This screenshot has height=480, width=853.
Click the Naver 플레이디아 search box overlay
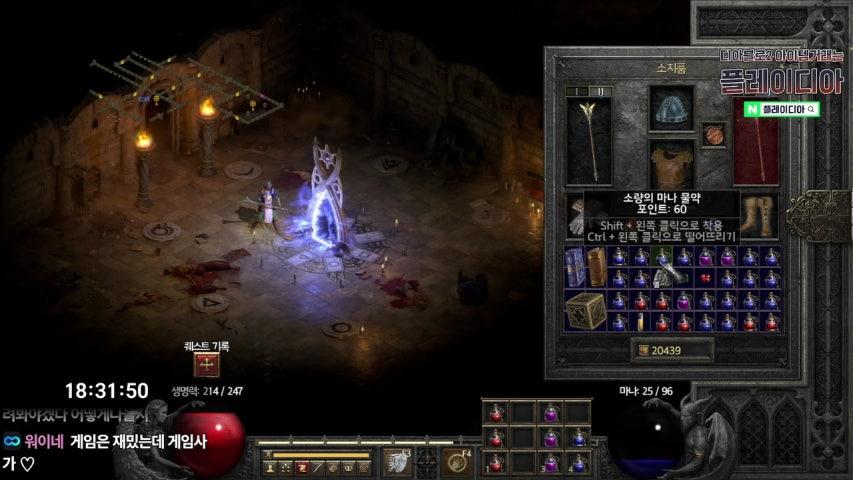(x=782, y=108)
